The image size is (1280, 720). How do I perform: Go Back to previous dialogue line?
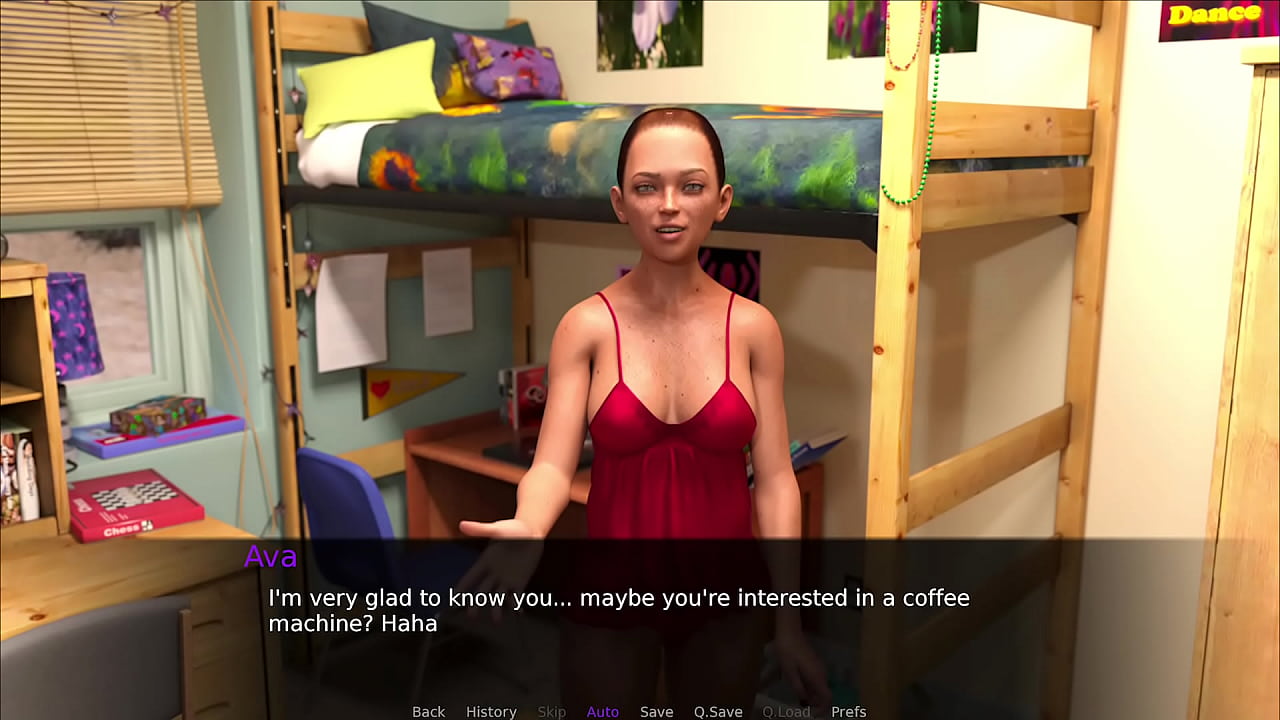click(x=428, y=711)
